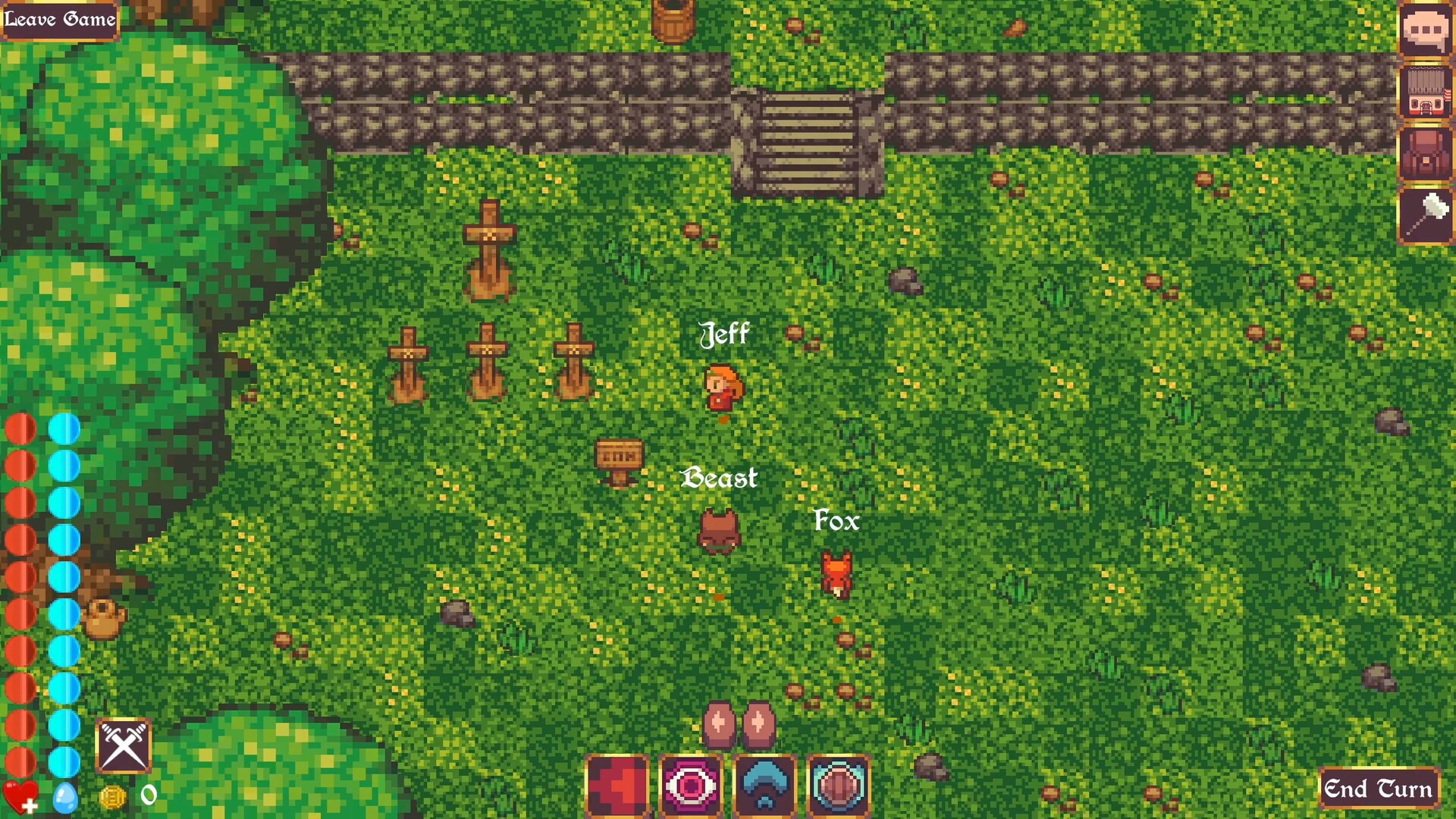The width and height of the screenshot is (1456, 819).
Task: Click the Leave Game button
Action: (x=59, y=19)
